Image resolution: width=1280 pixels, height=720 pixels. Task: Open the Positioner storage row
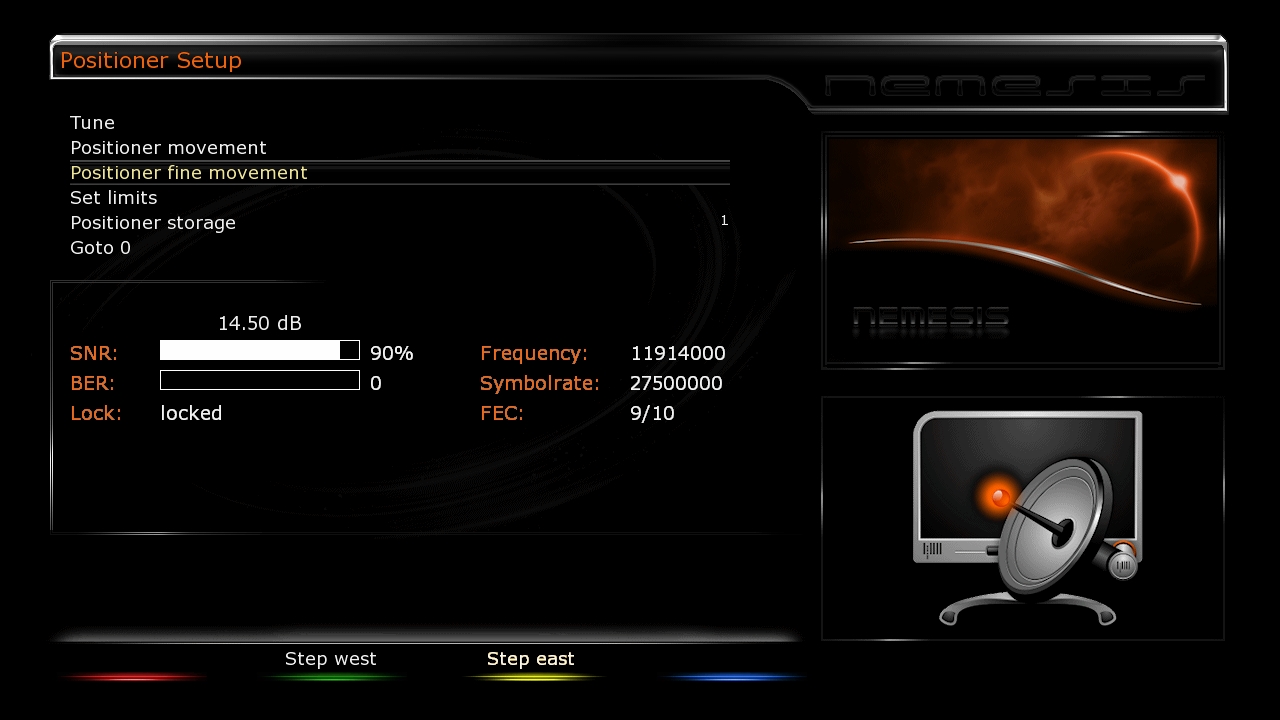click(153, 223)
